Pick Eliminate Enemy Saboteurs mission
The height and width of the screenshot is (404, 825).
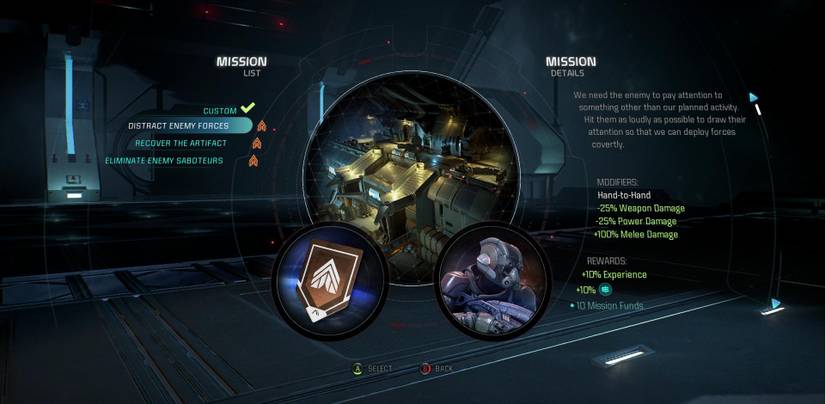[164, 160]
